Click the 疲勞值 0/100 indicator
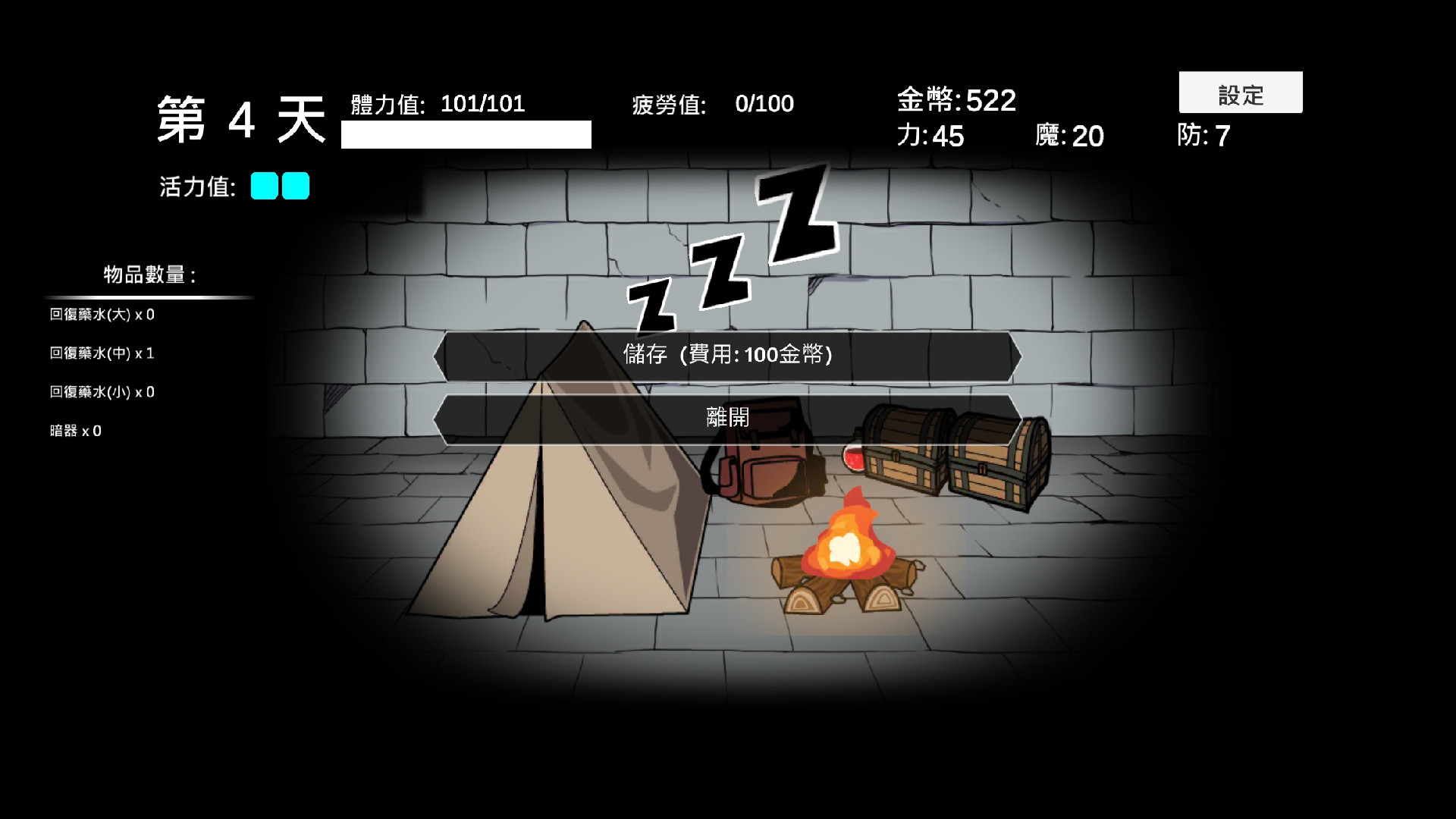 point(713,104)
